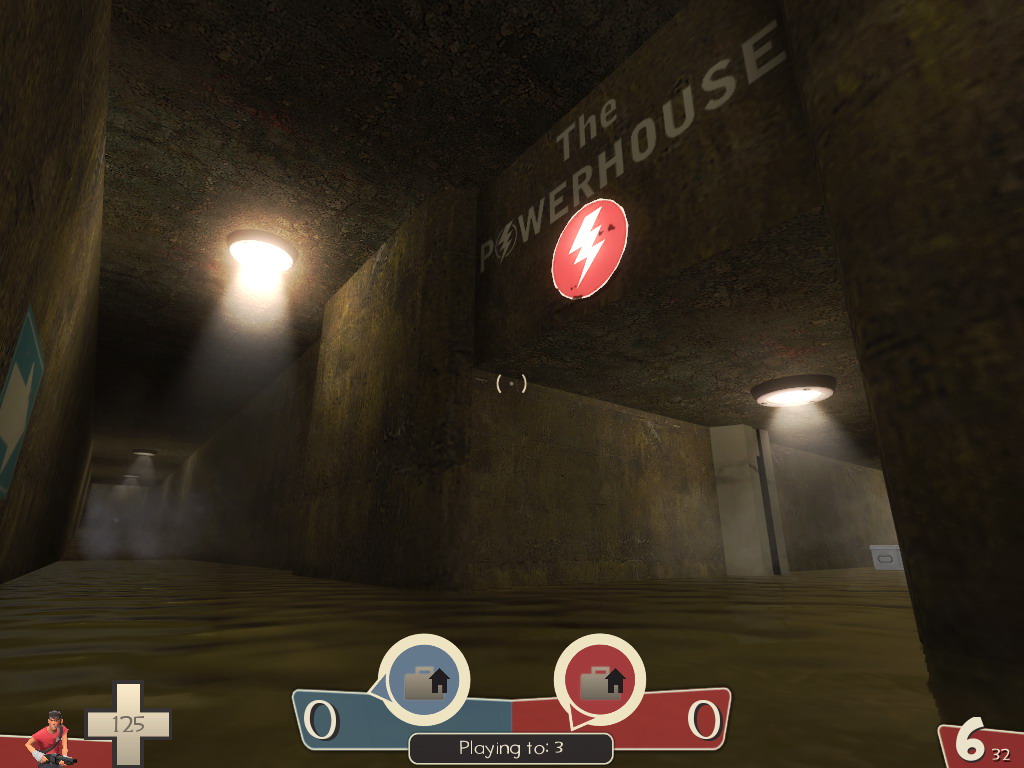Select the Scout class portrait

click(48, 740)
